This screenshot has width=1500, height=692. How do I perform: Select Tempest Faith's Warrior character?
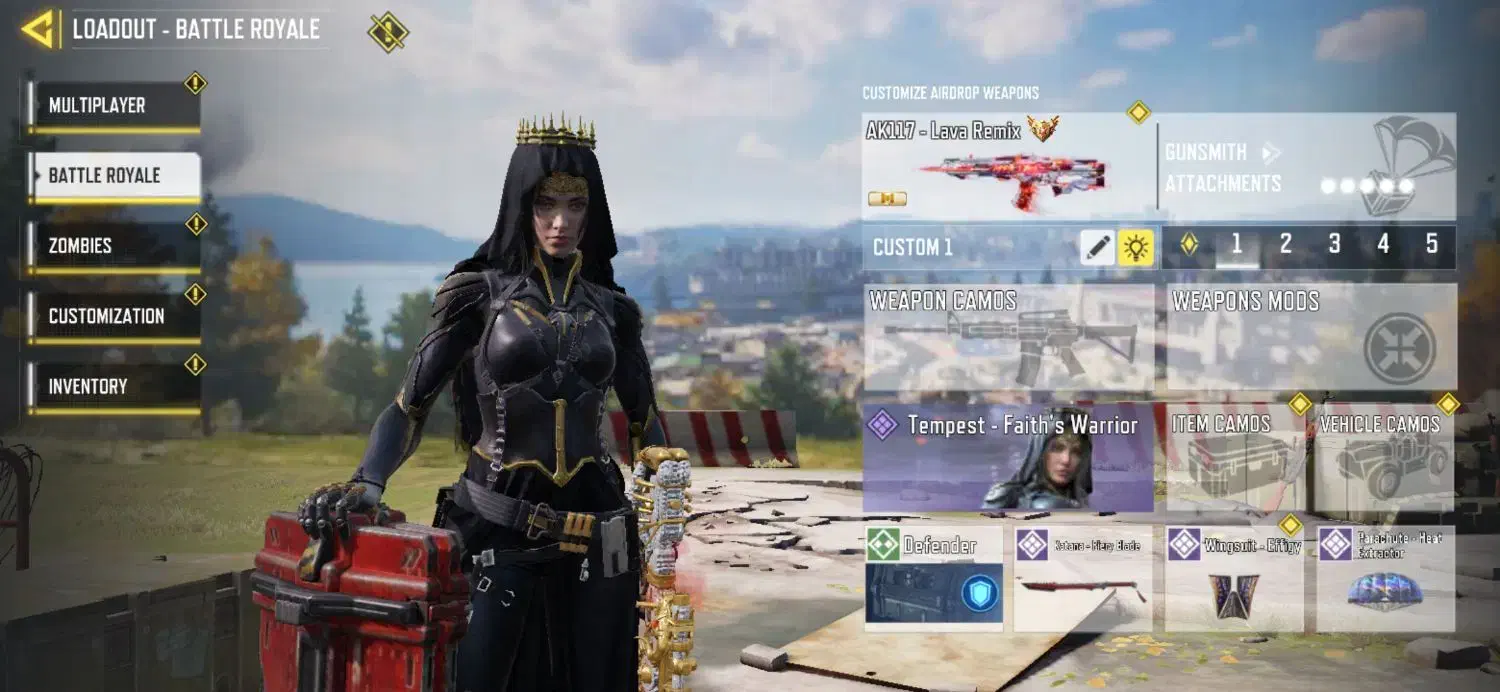[x=1008, y=458]
